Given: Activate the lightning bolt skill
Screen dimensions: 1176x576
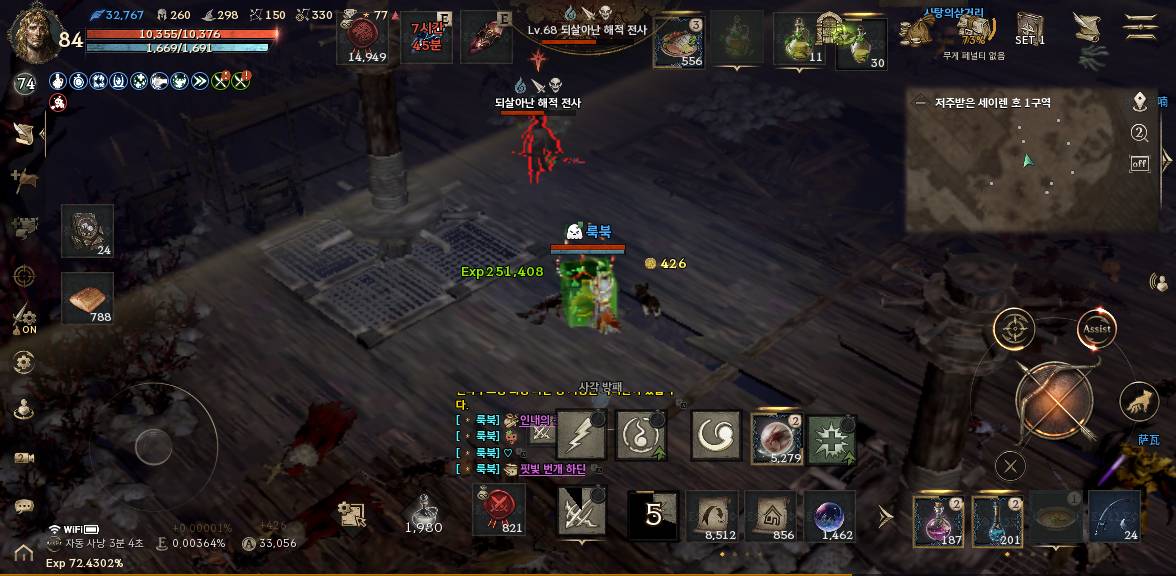Looking at the screenshot, I should 581,436.
